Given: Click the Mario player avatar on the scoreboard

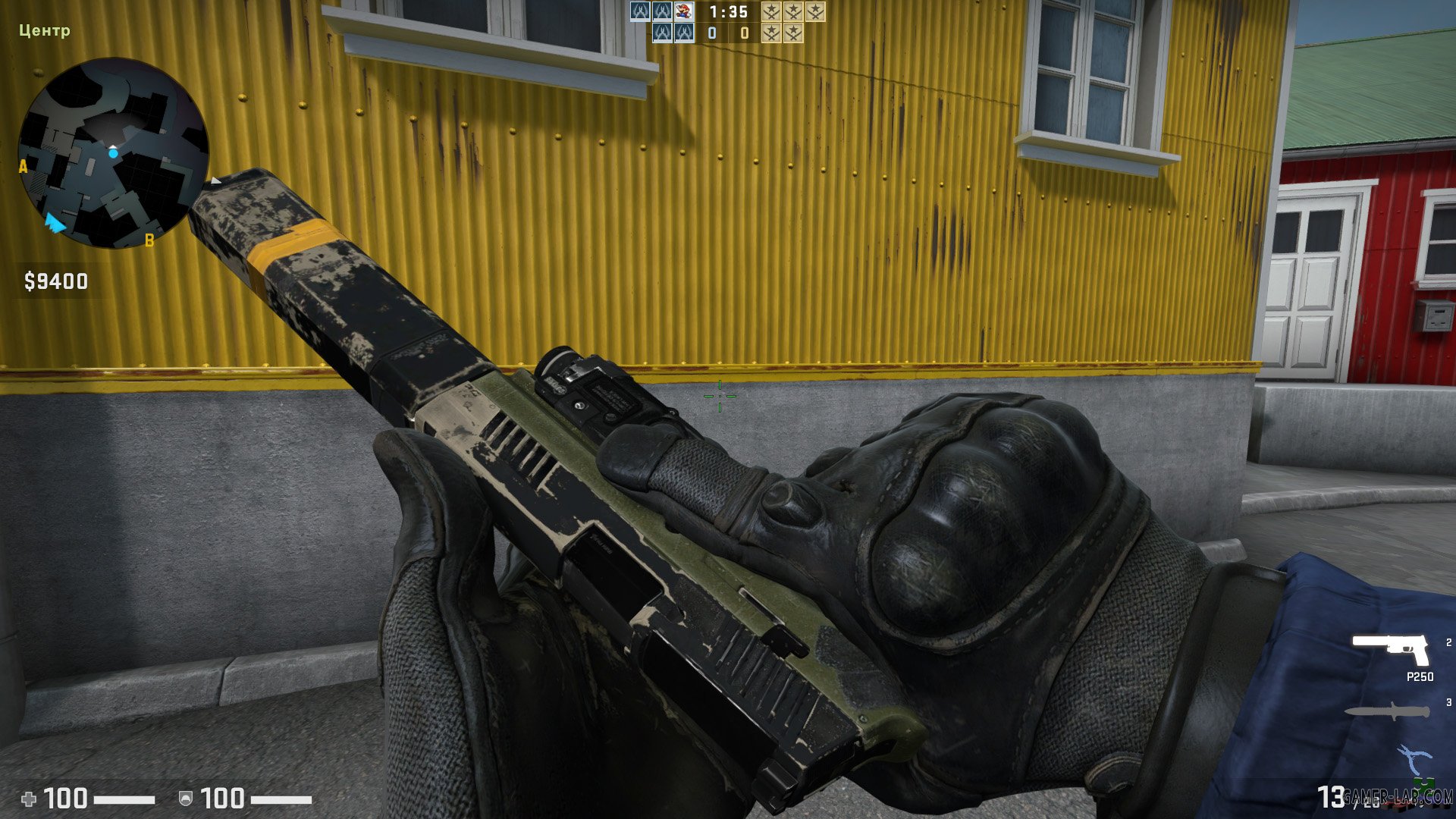Looking at the screenshot, I should point(683,11).
